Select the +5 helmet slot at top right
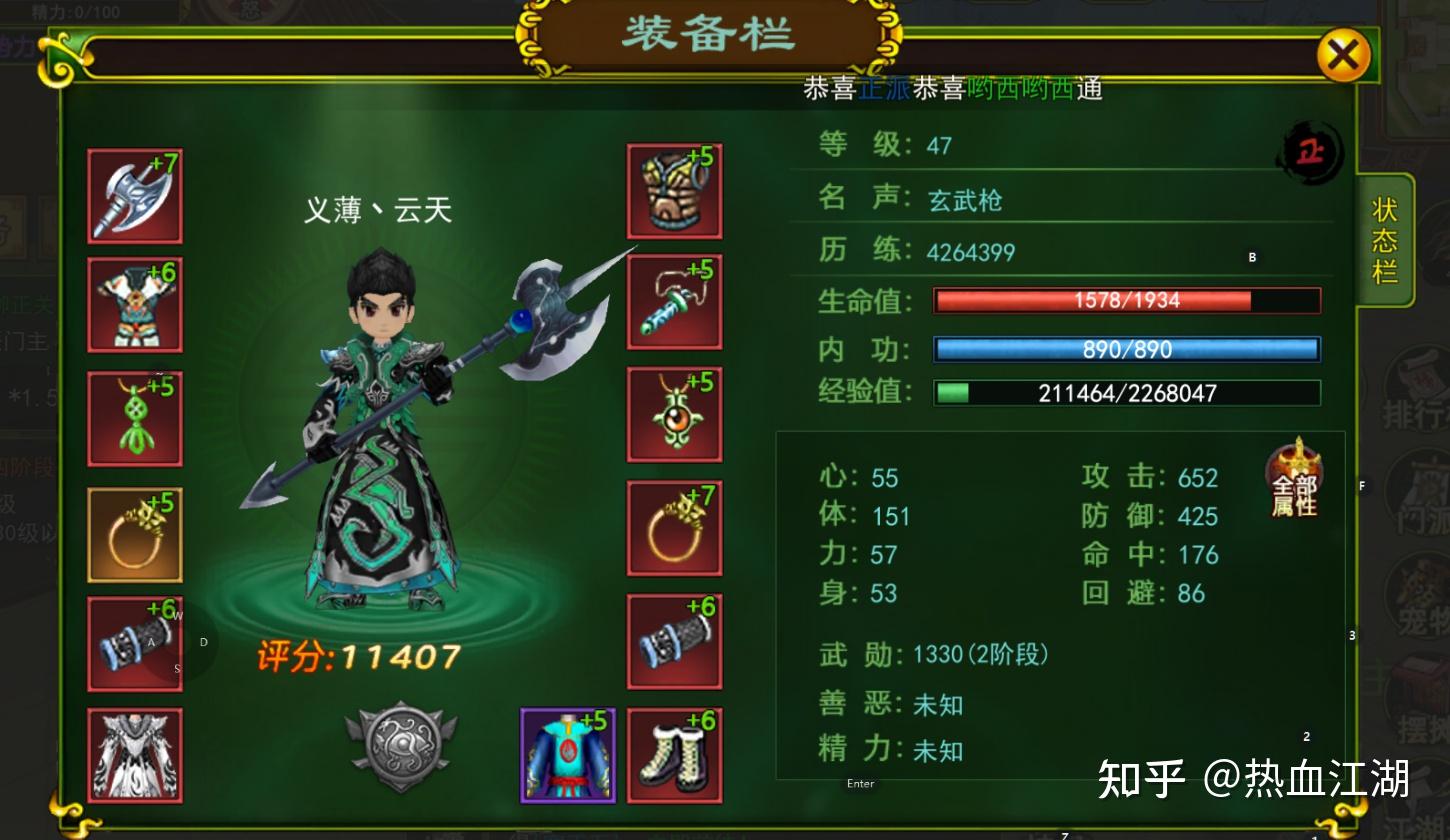 pos(674,191)
